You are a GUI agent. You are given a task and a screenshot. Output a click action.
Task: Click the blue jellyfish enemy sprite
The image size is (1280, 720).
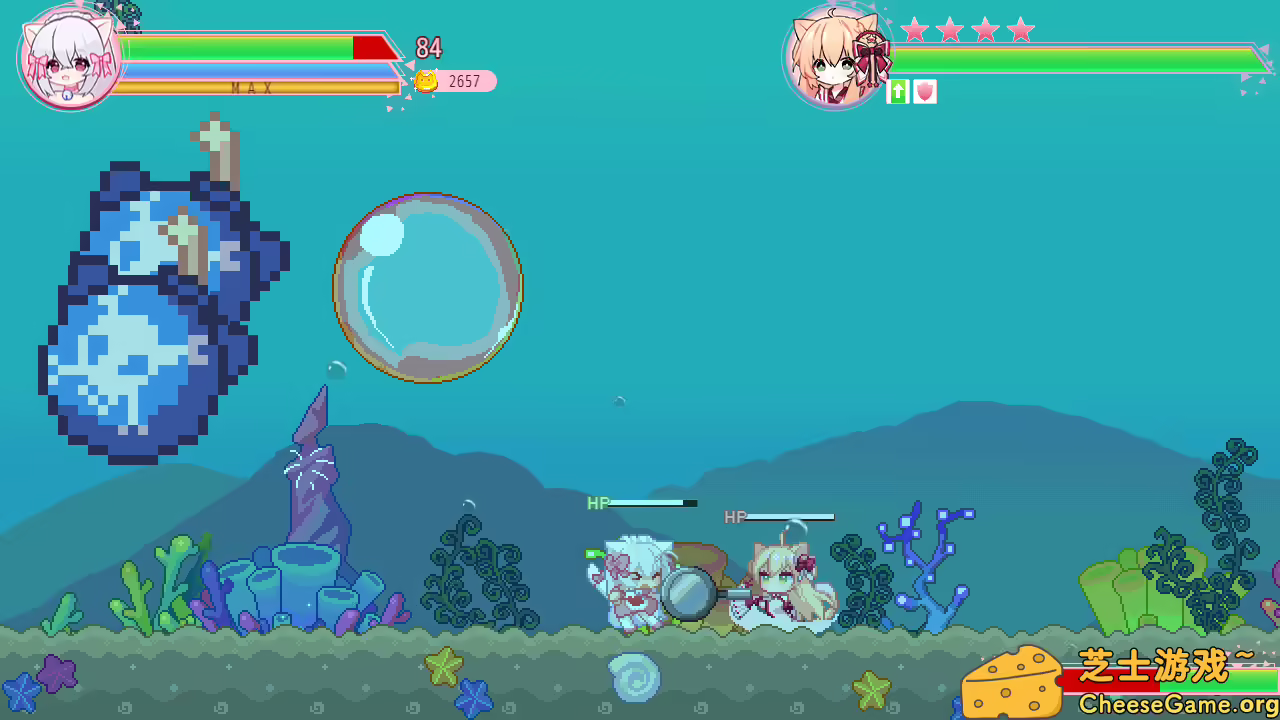[160, 300]
